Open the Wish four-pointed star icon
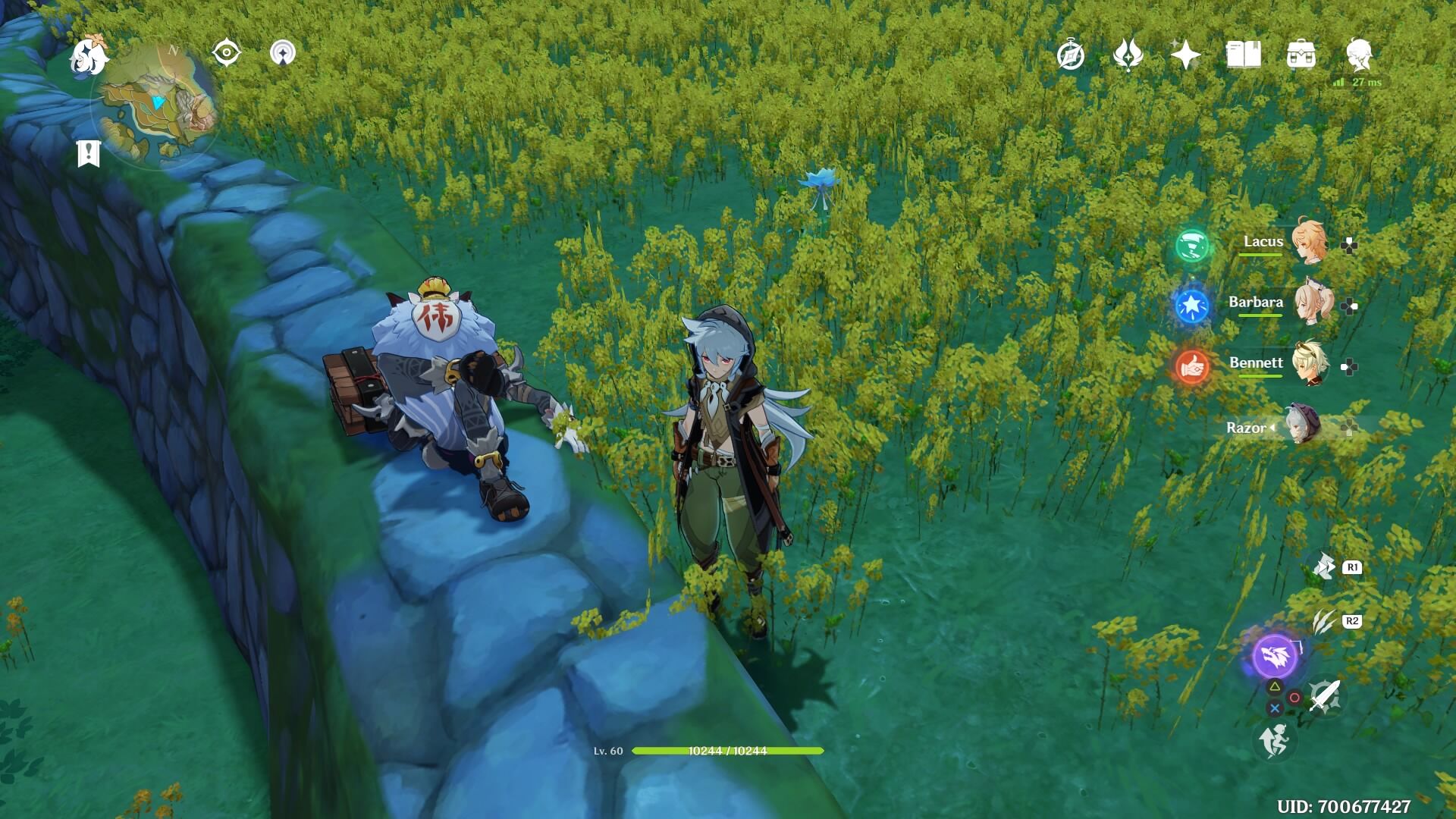 (x=1185, y=55)
